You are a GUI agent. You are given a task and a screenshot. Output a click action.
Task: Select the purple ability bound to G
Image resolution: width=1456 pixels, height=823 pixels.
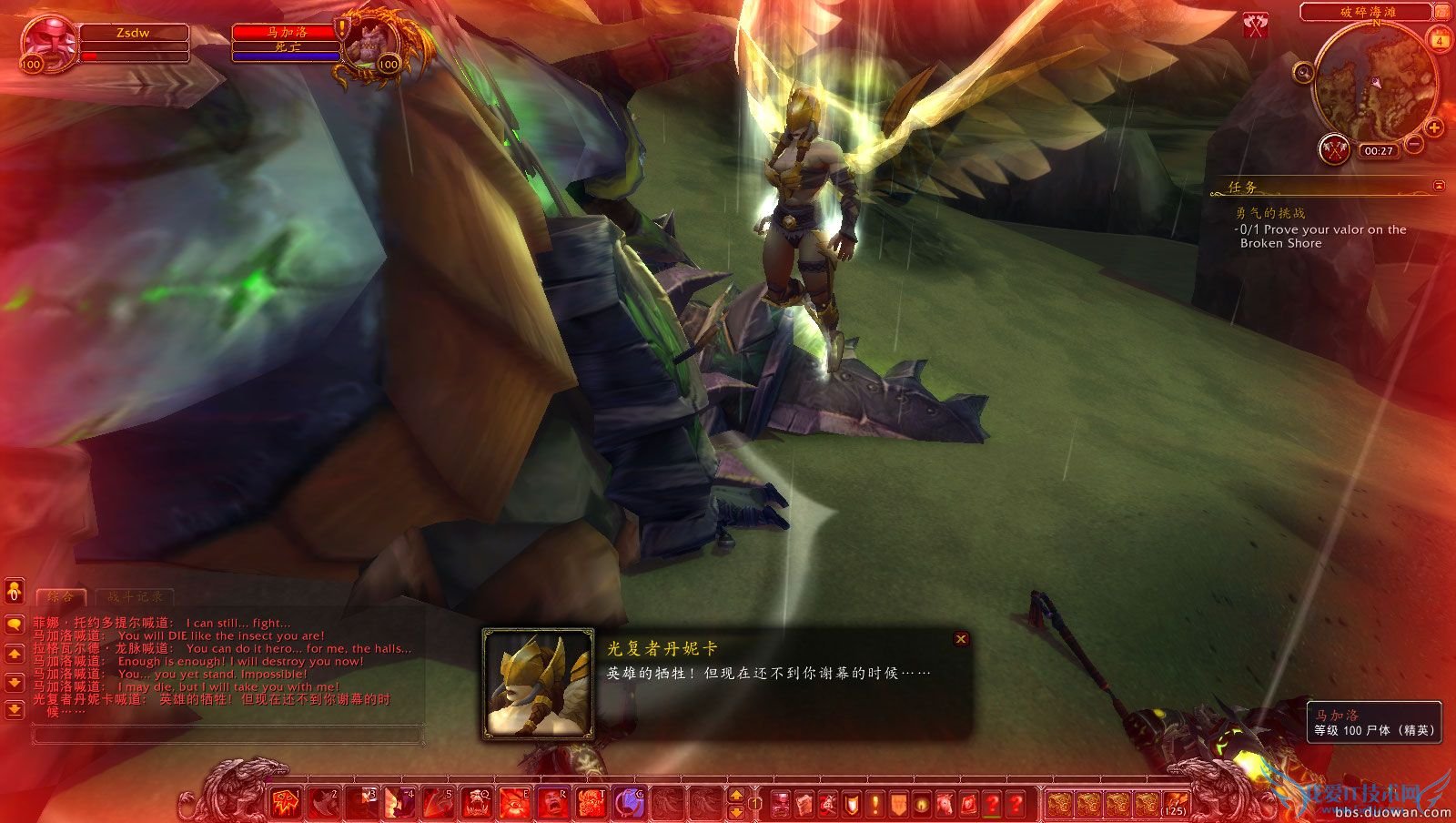coord(631,802)
